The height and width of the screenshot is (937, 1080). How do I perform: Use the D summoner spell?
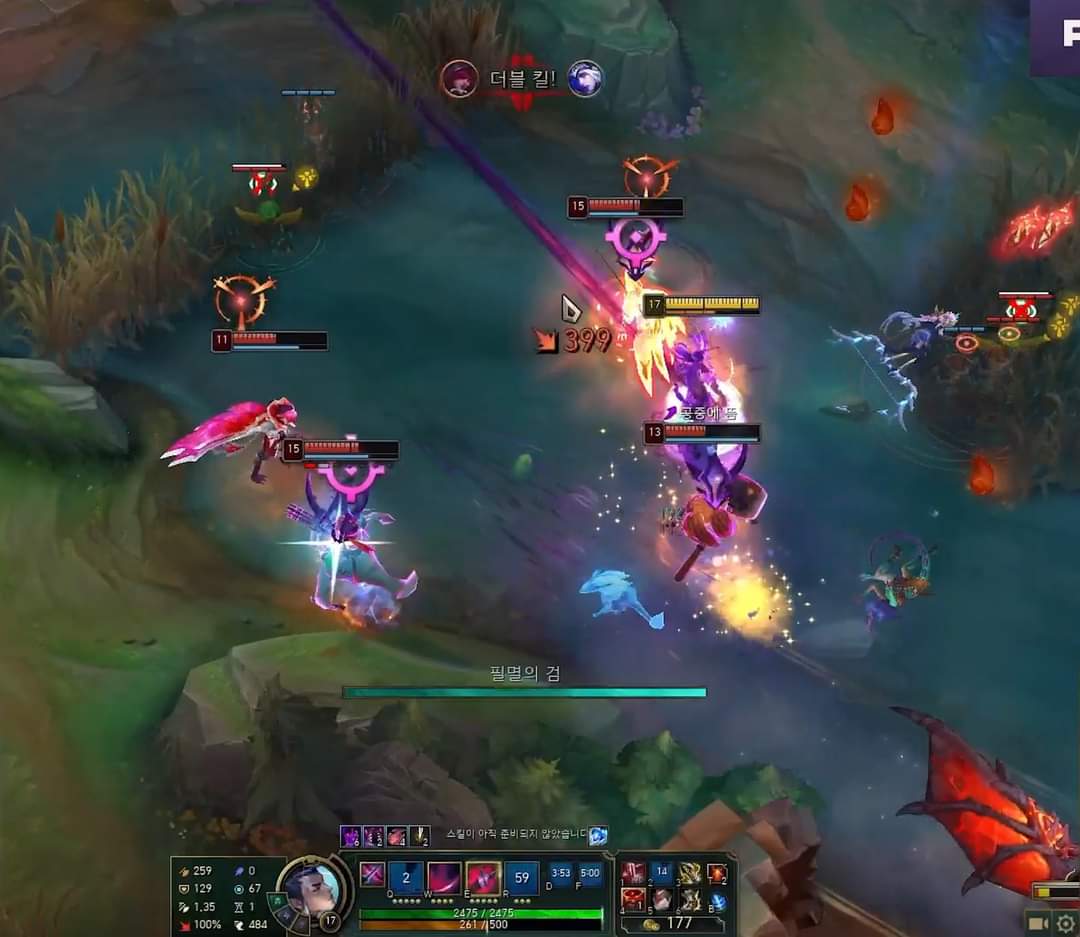coord(561,873)
